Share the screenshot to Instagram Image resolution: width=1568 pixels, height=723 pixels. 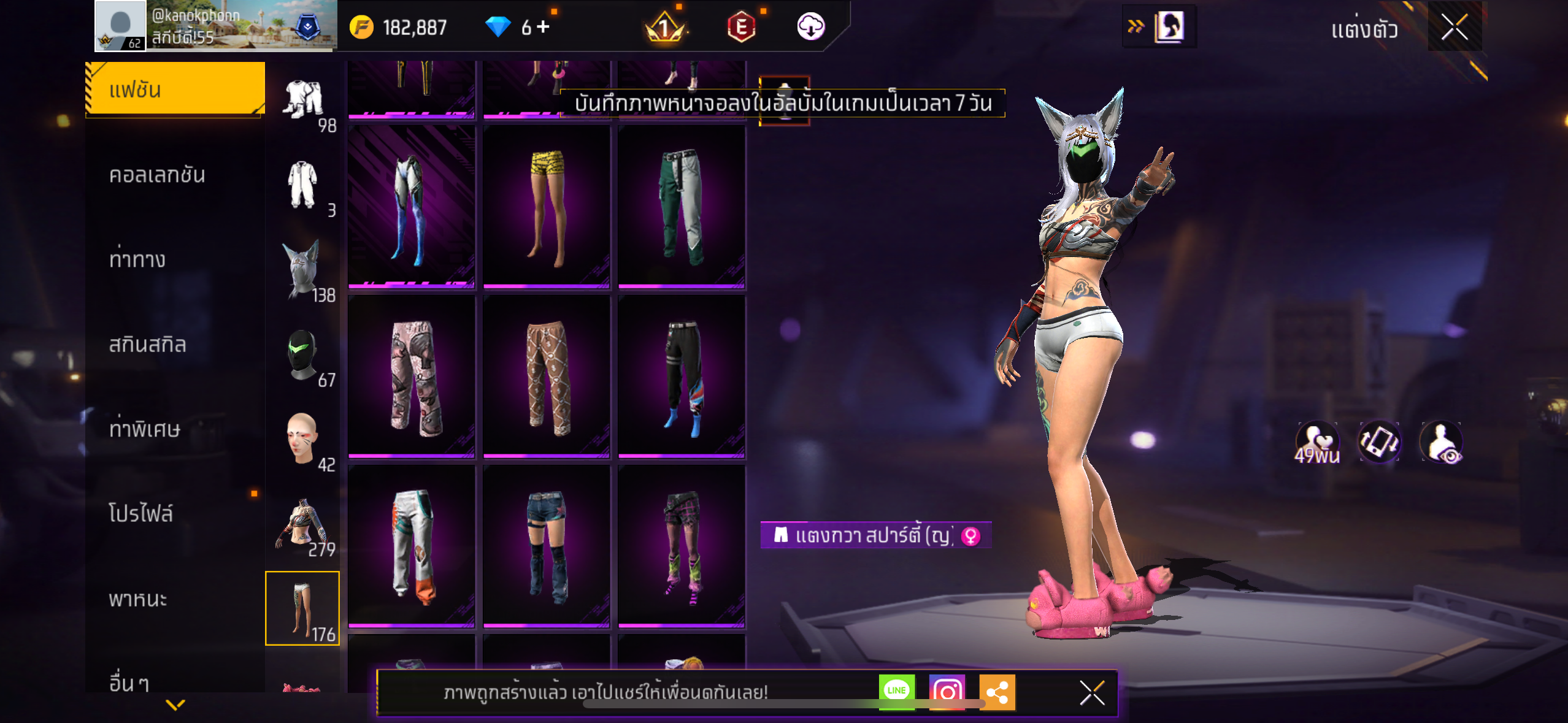coord(947,691)
